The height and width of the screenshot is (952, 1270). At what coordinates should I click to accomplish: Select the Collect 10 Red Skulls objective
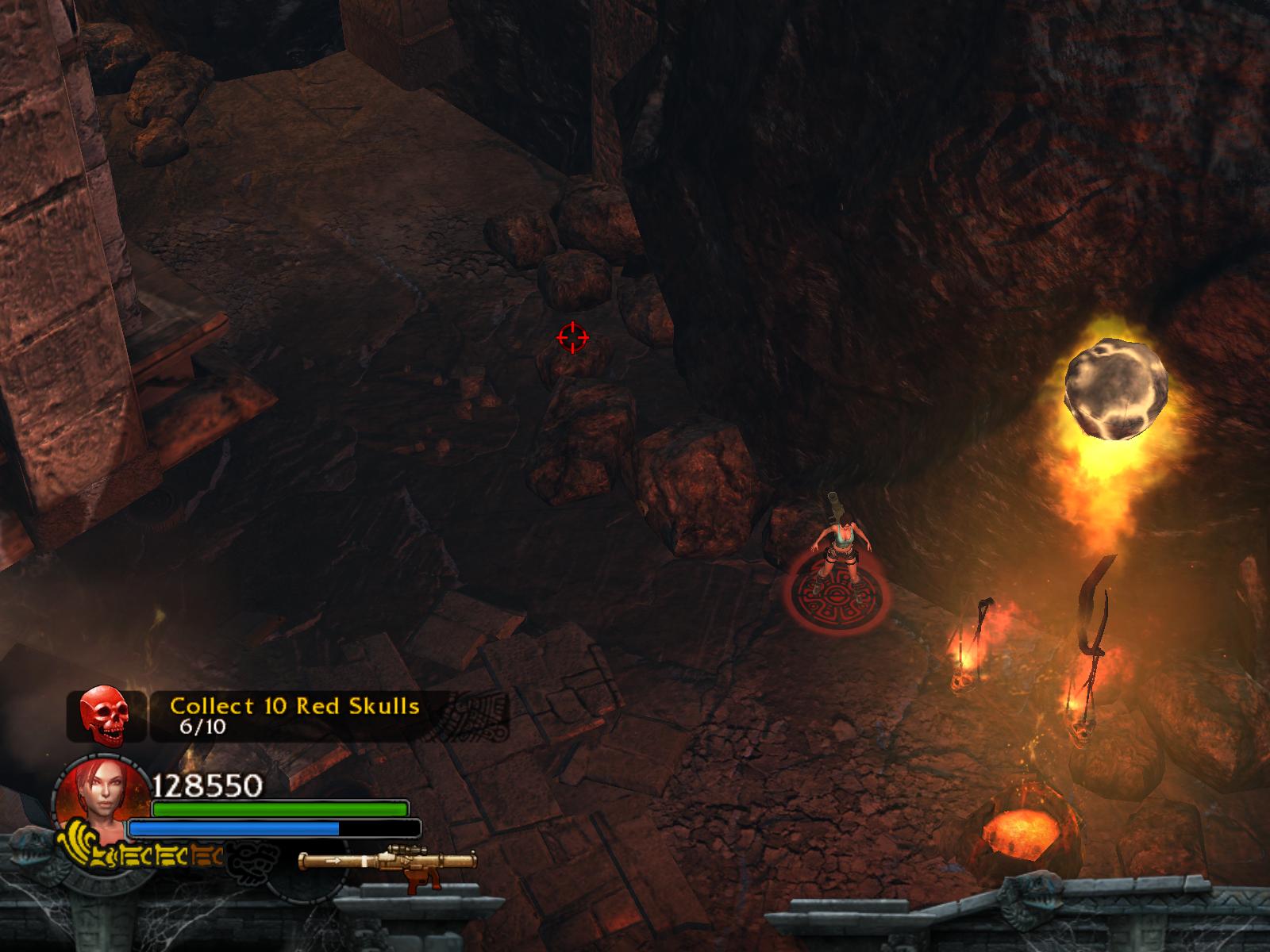[x=294, y=706]
